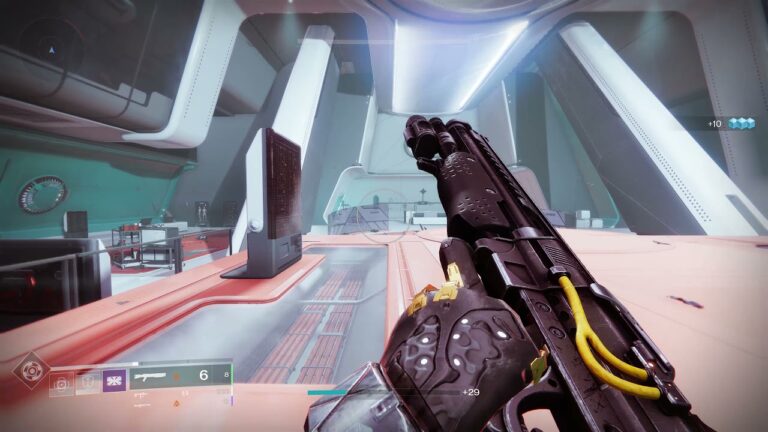Image resolution: width=768 pixels, height=432 pixels.
Task: Select the grenade ability icon
Action: point(62,380)
